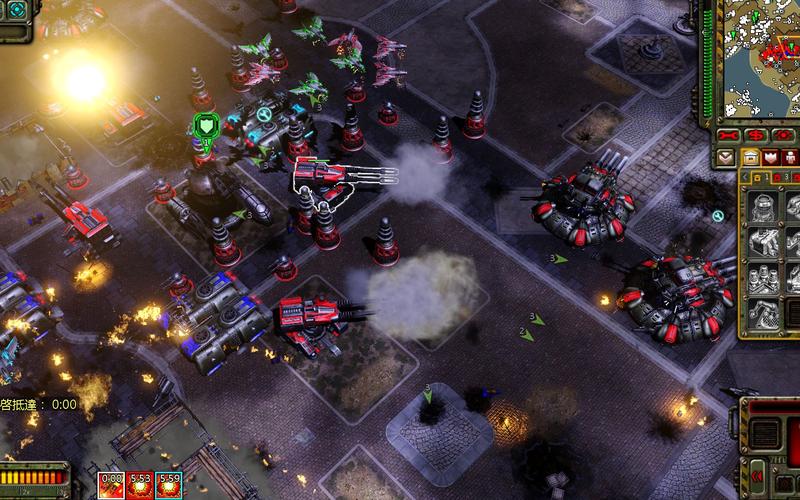Image resolution: width=800 pixels, height=500 pixels.
Task: Choose the topmost building icon in build list
Action: [x=765, y=208]
